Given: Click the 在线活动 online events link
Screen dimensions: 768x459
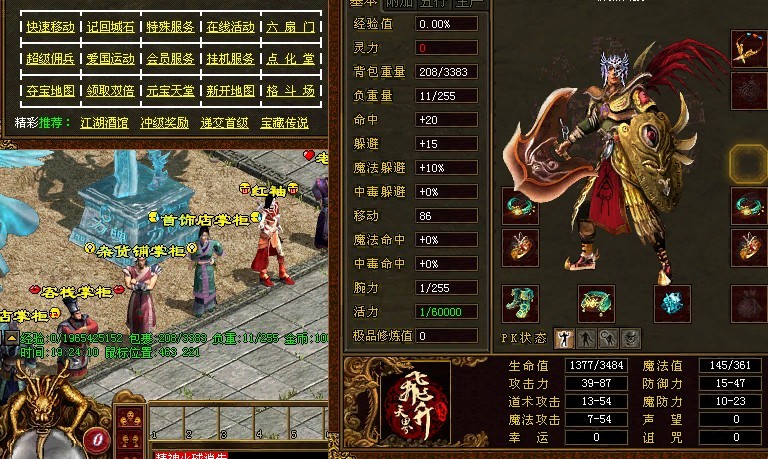Looking at the screenshot, I should (x=230, y=27).
